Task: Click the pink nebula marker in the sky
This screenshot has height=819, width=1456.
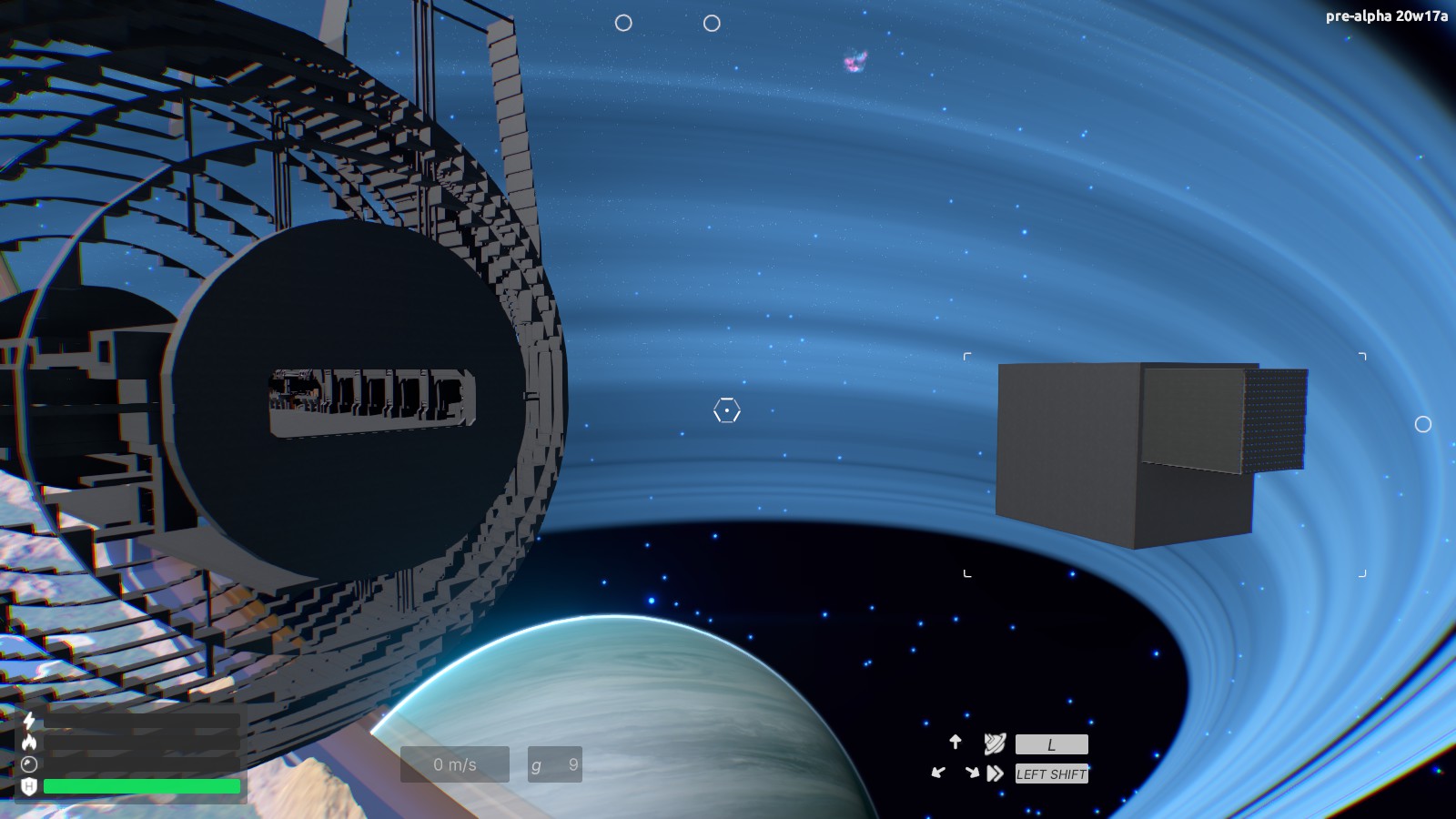Action: coord(854,60)
